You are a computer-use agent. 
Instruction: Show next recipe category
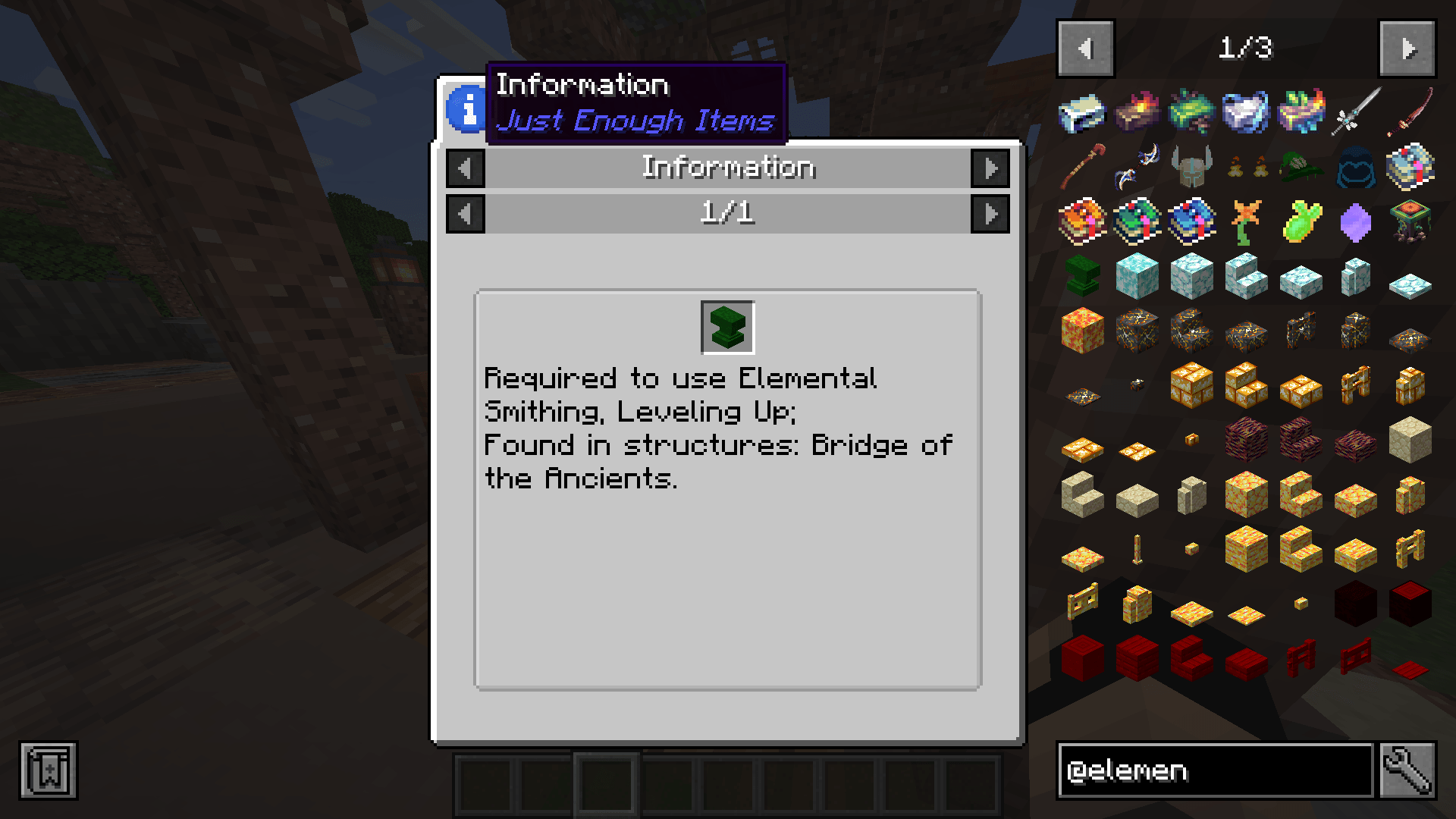pyautogui.click(x=990, y=168)
